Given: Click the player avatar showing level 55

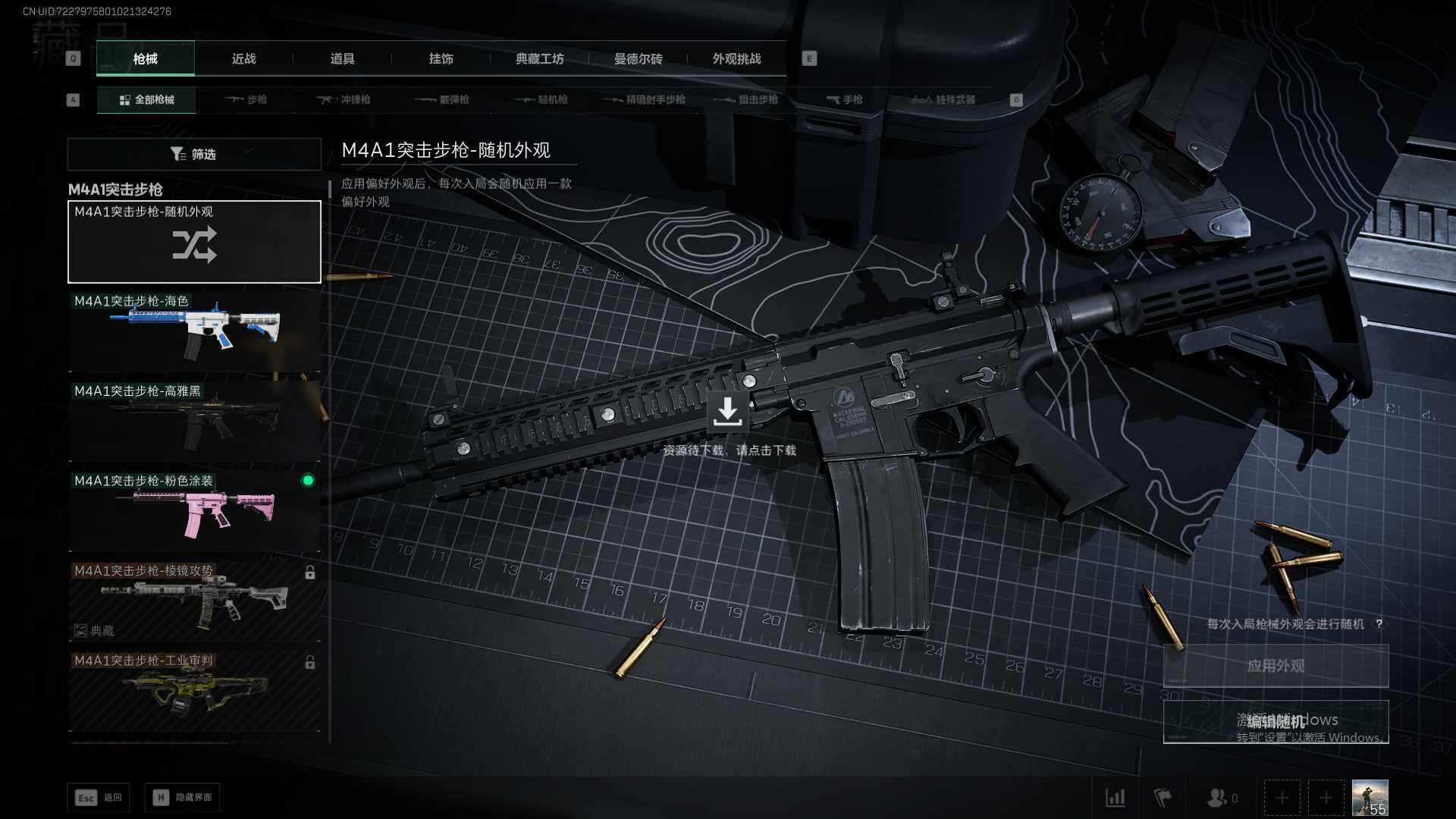Looking at the screenshot, I should coord(1370,798).
